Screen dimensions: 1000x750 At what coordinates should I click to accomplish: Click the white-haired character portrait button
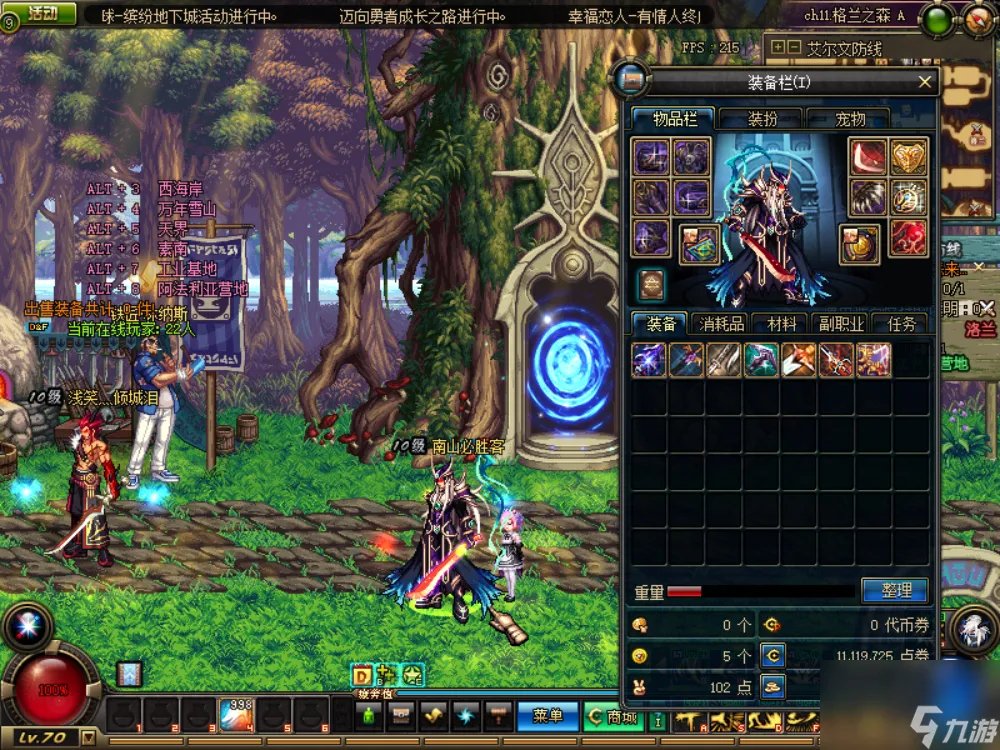click(x=971, y=630)
